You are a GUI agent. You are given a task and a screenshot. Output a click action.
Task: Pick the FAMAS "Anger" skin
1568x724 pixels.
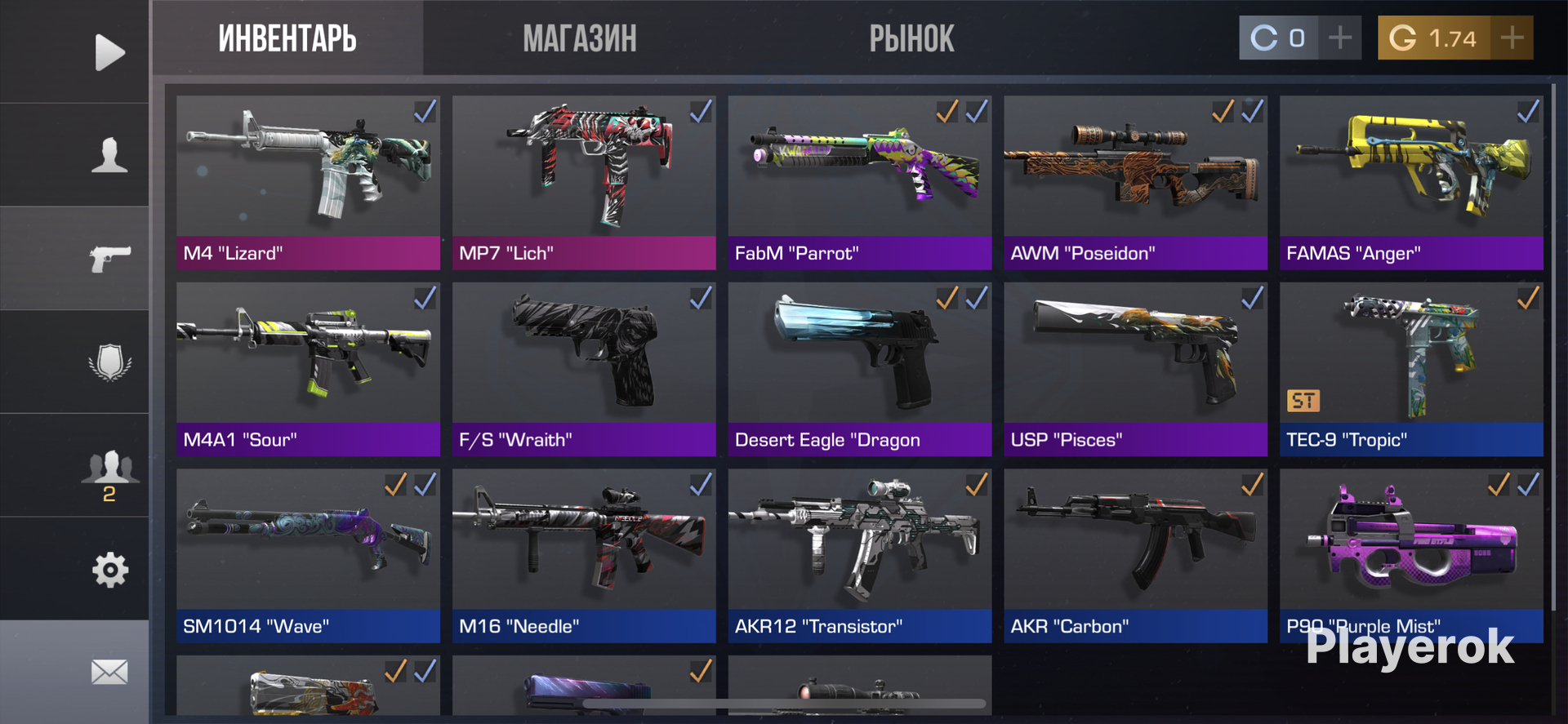point(1411,181)
